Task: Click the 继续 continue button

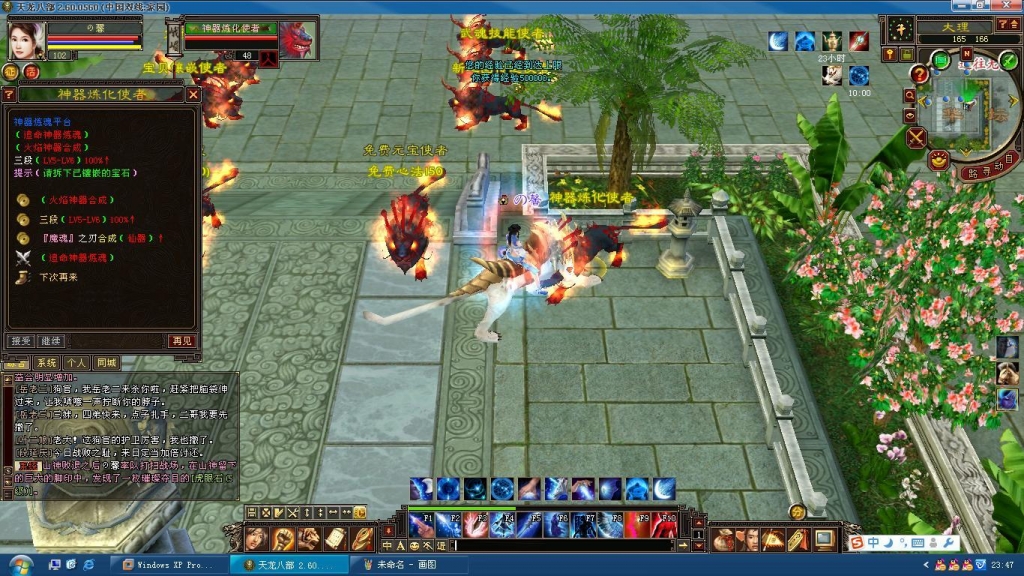Action: (51, 341)
